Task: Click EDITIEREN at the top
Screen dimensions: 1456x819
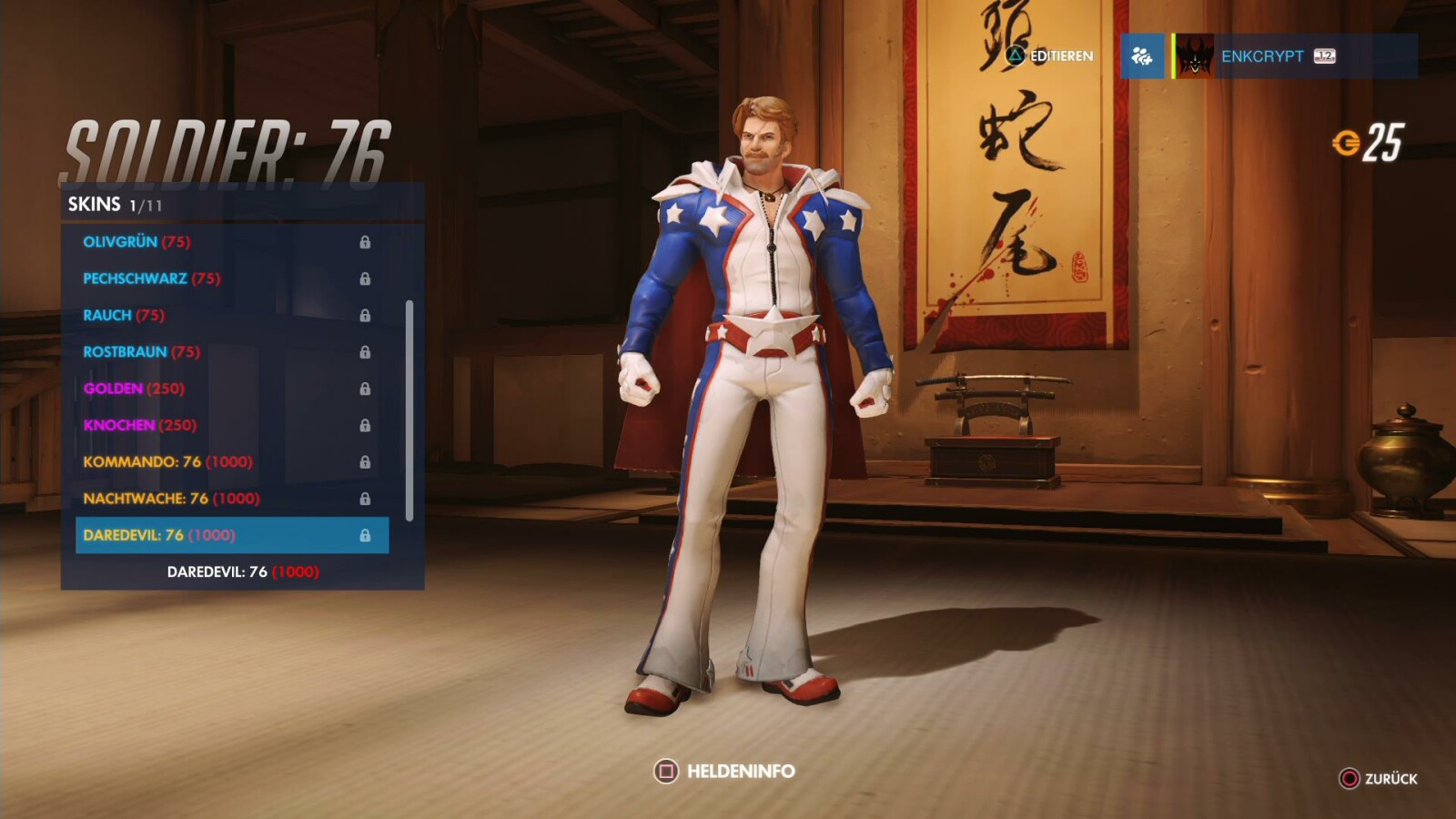Action: pyautogui.click(x=1061, y=56)
